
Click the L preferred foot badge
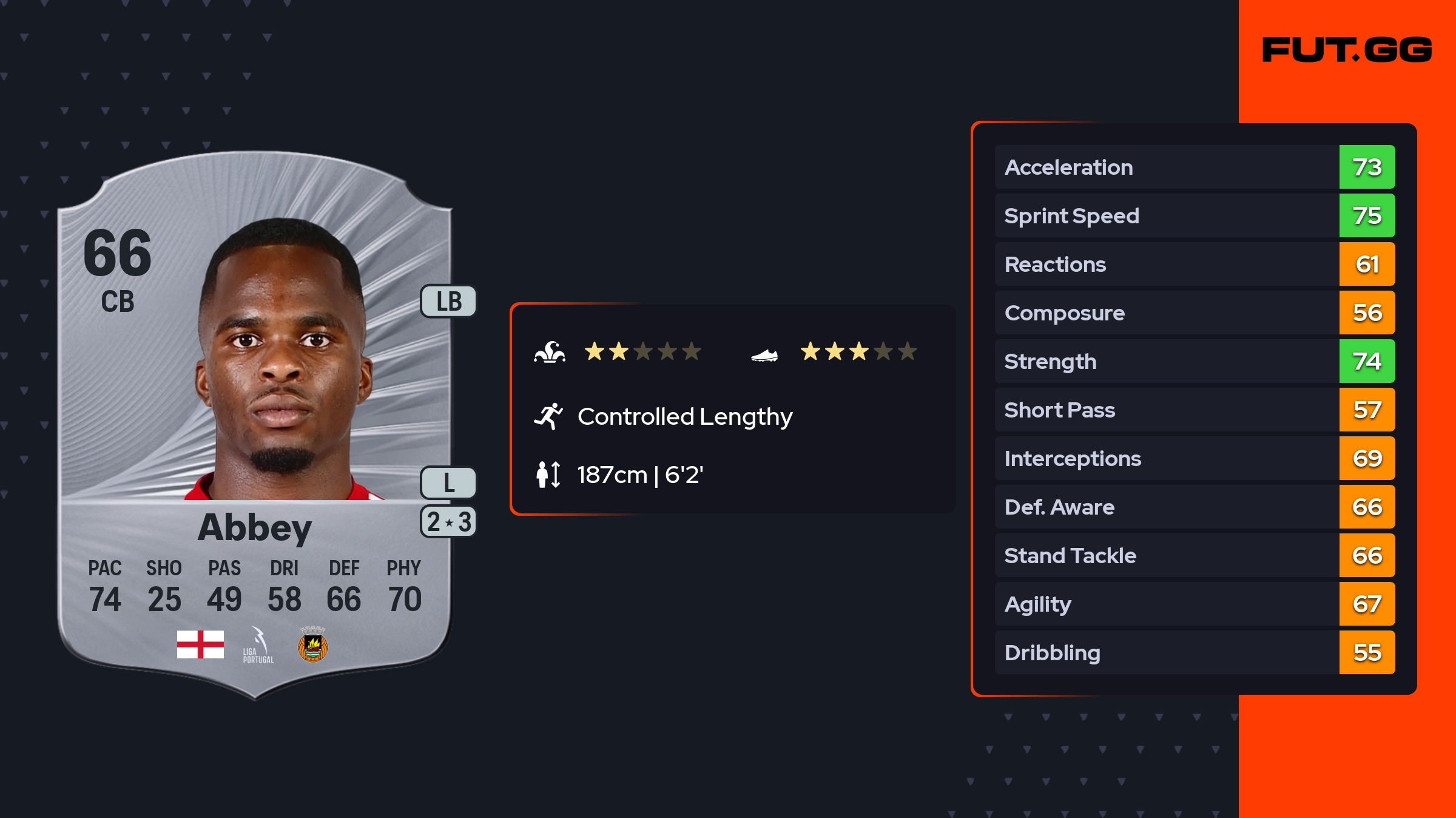[x=449, y=483]
